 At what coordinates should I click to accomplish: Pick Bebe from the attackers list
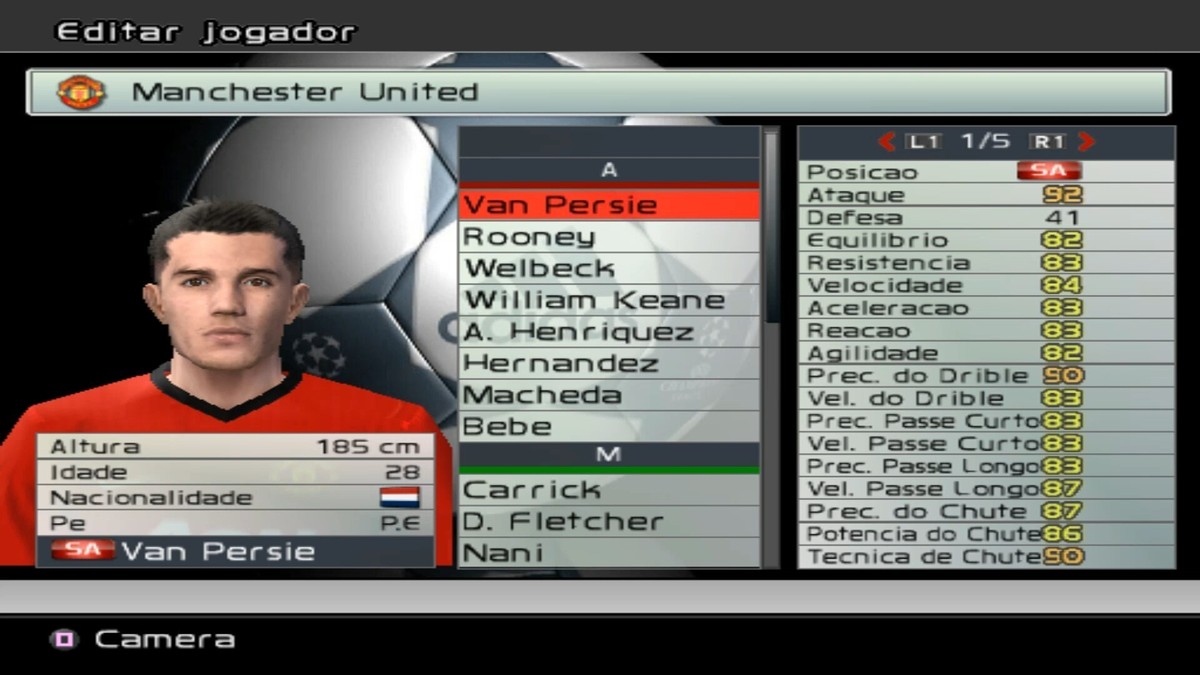(x=609, y=426)
